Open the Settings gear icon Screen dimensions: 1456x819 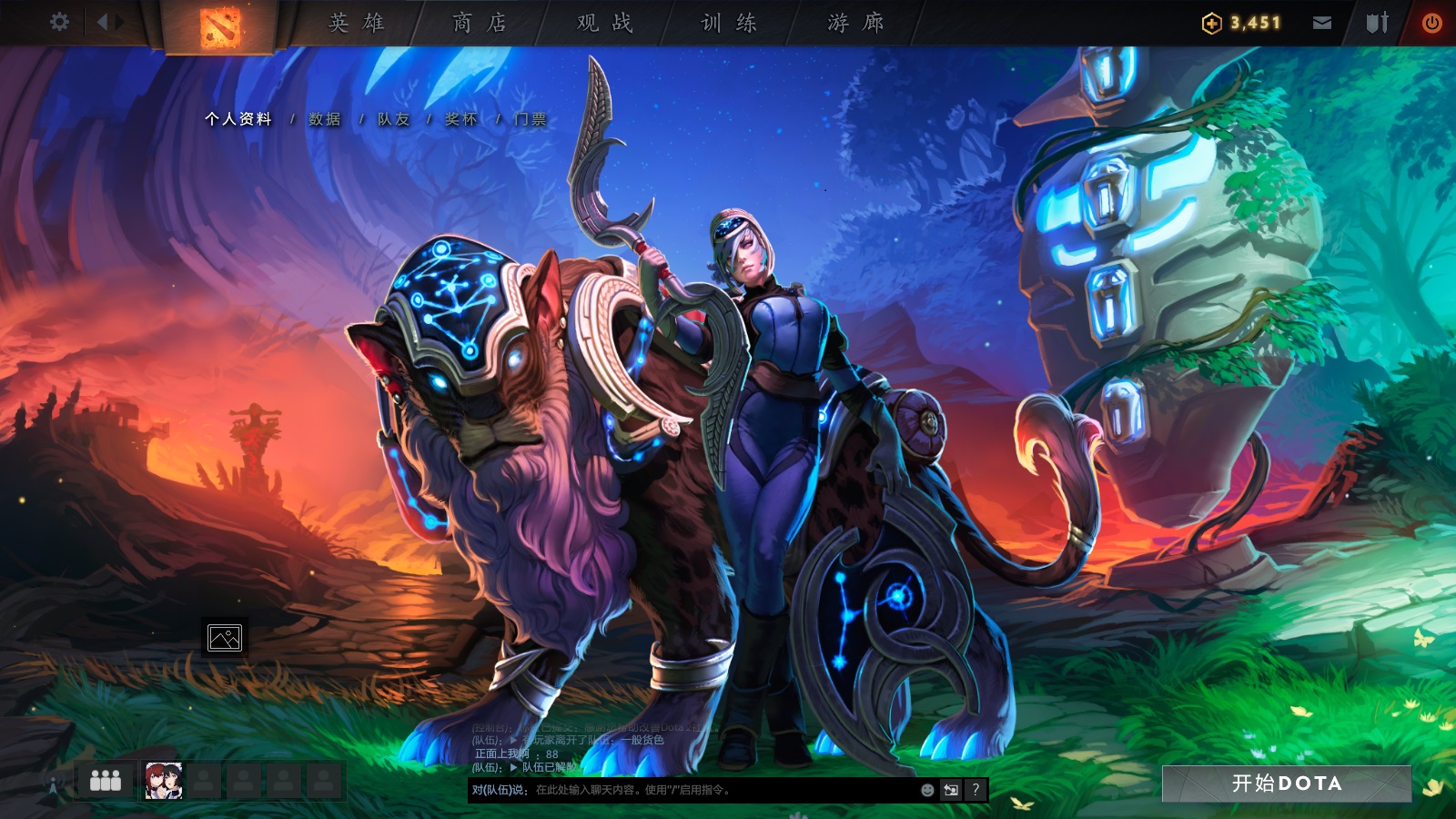59,20
